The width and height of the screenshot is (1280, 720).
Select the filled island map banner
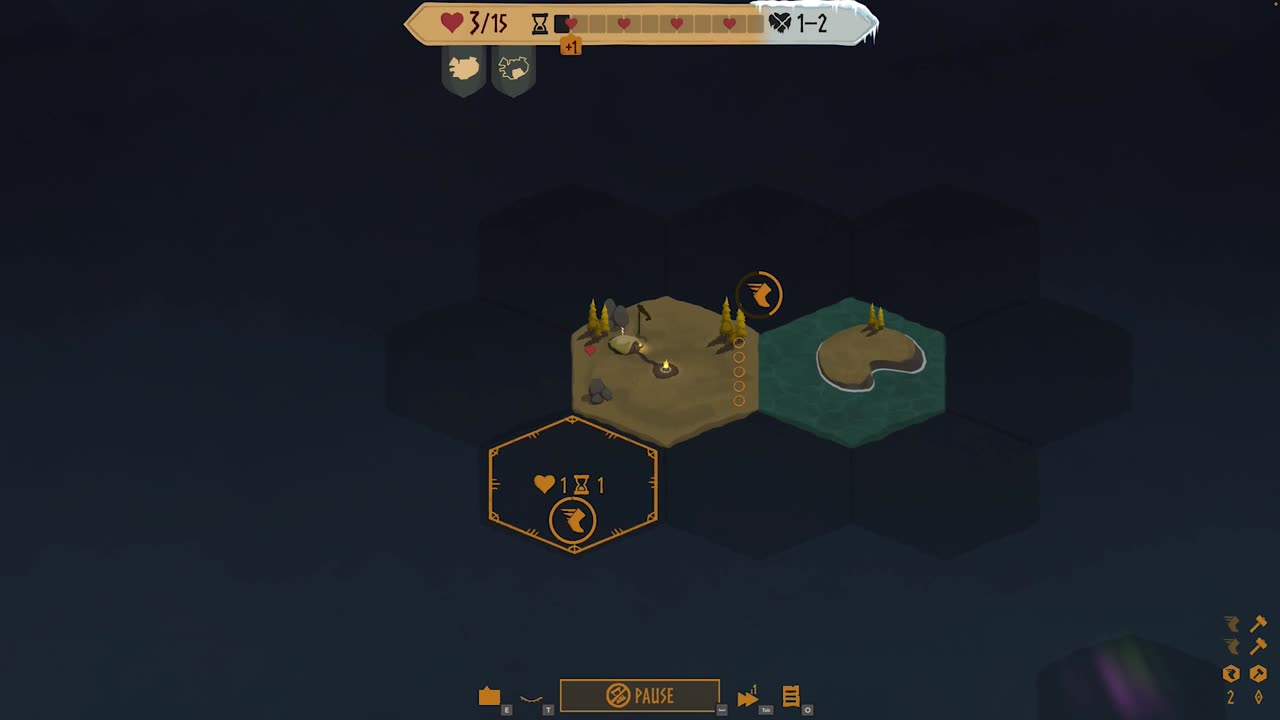pos(464,69)
